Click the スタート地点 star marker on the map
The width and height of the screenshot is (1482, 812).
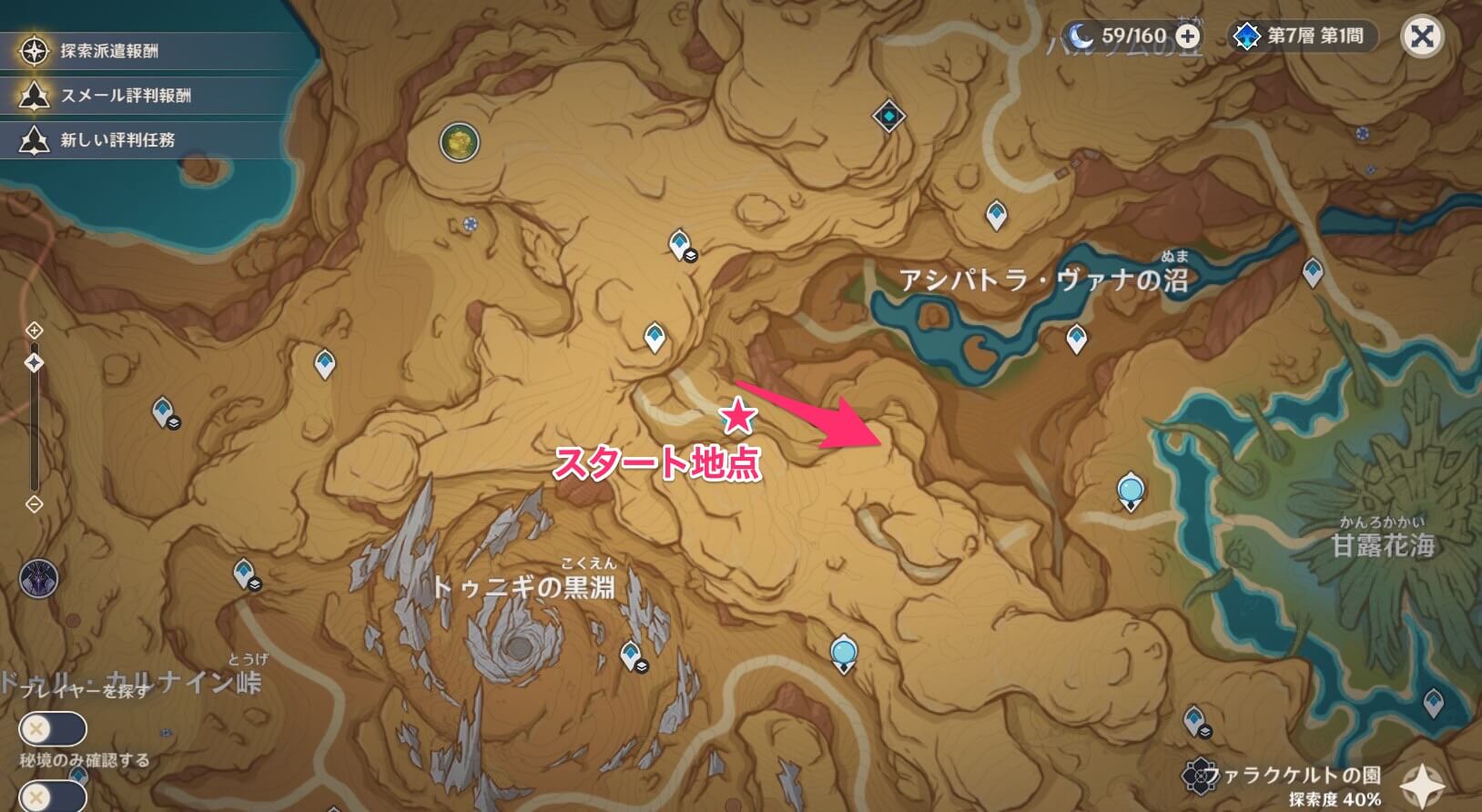click(739, 417)
